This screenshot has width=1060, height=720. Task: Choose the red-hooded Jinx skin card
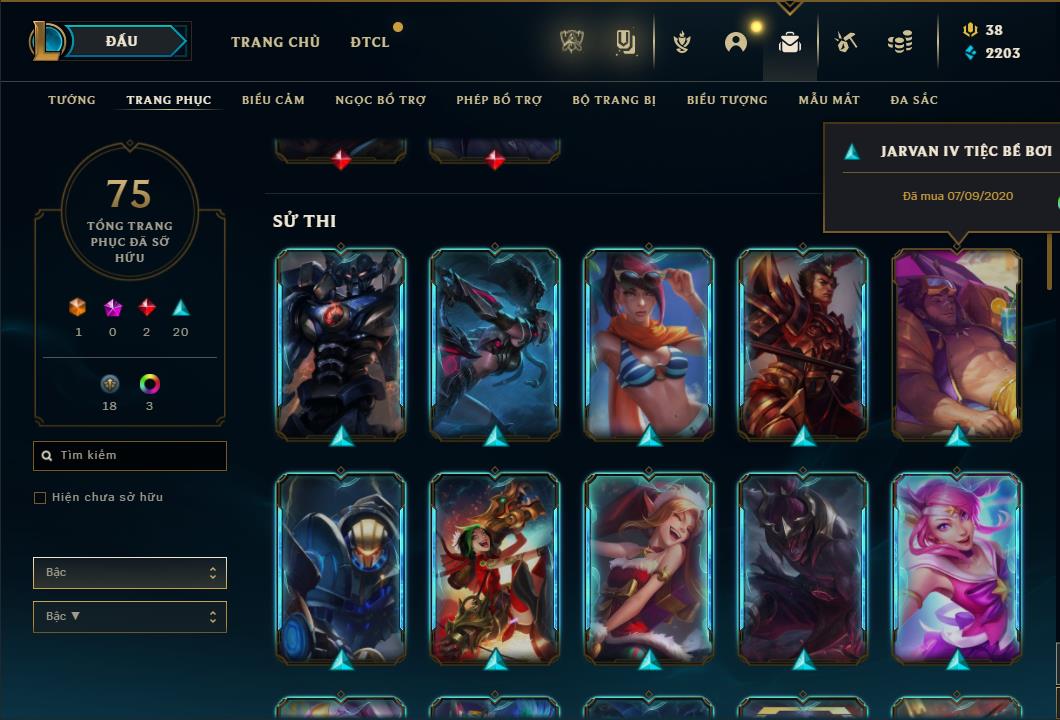point(495,567)
